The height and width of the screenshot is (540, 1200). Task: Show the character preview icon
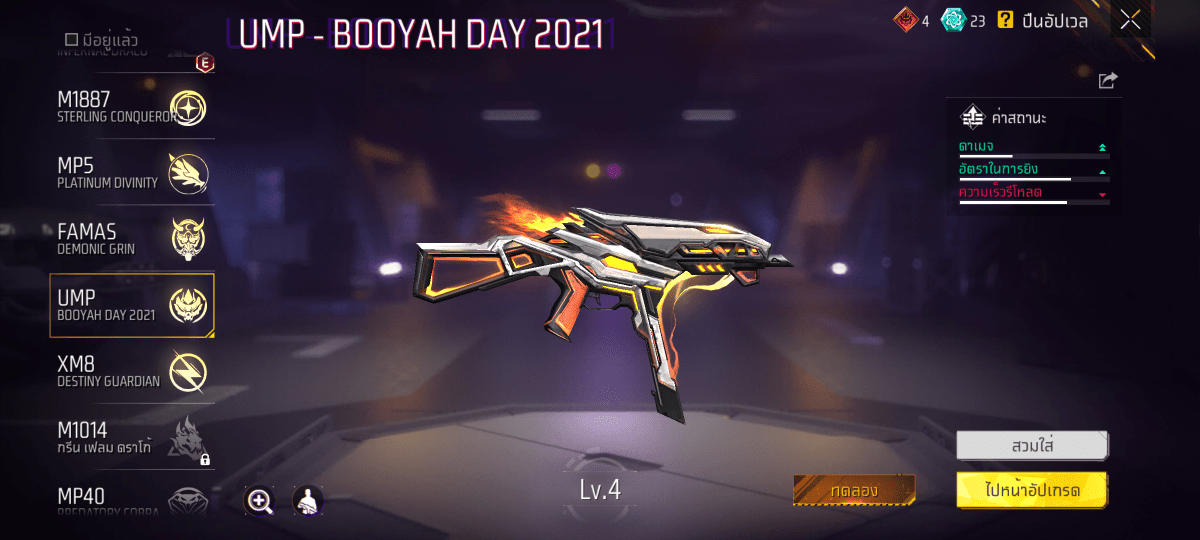coord(307,501)
